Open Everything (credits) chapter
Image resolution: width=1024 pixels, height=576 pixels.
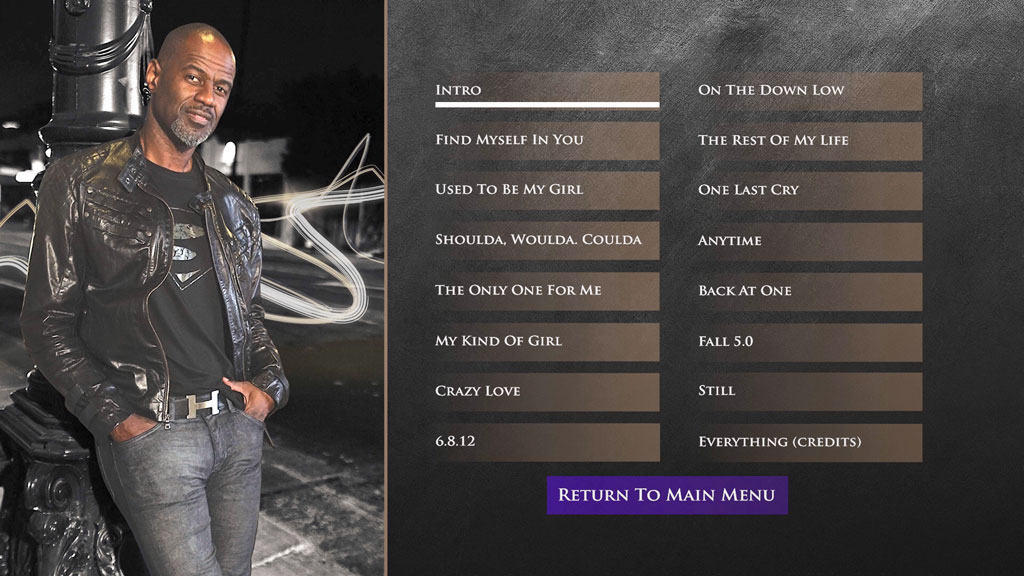[808, 441]
